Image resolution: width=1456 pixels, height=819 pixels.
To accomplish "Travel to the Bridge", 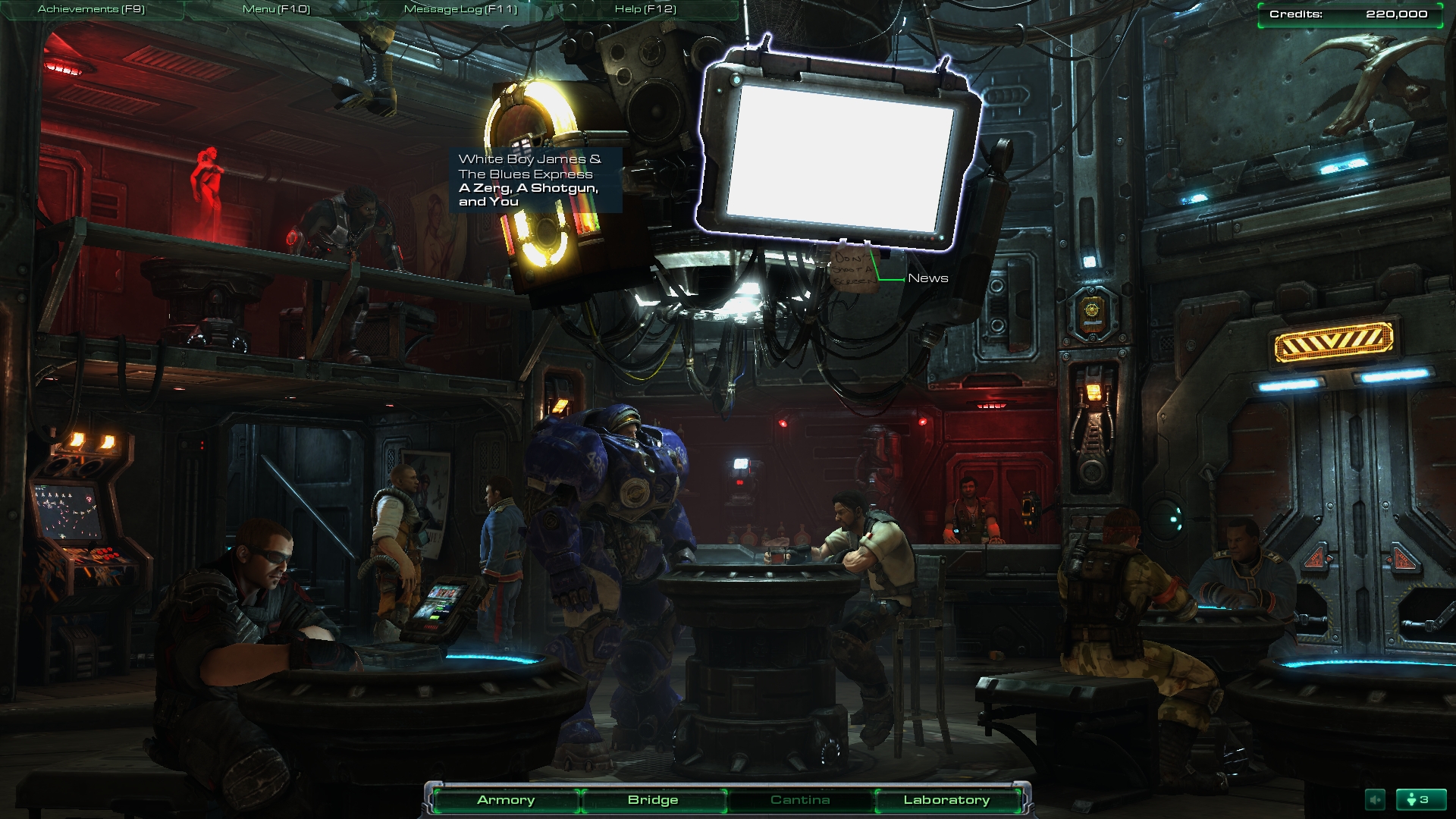I will pos(653,800).
